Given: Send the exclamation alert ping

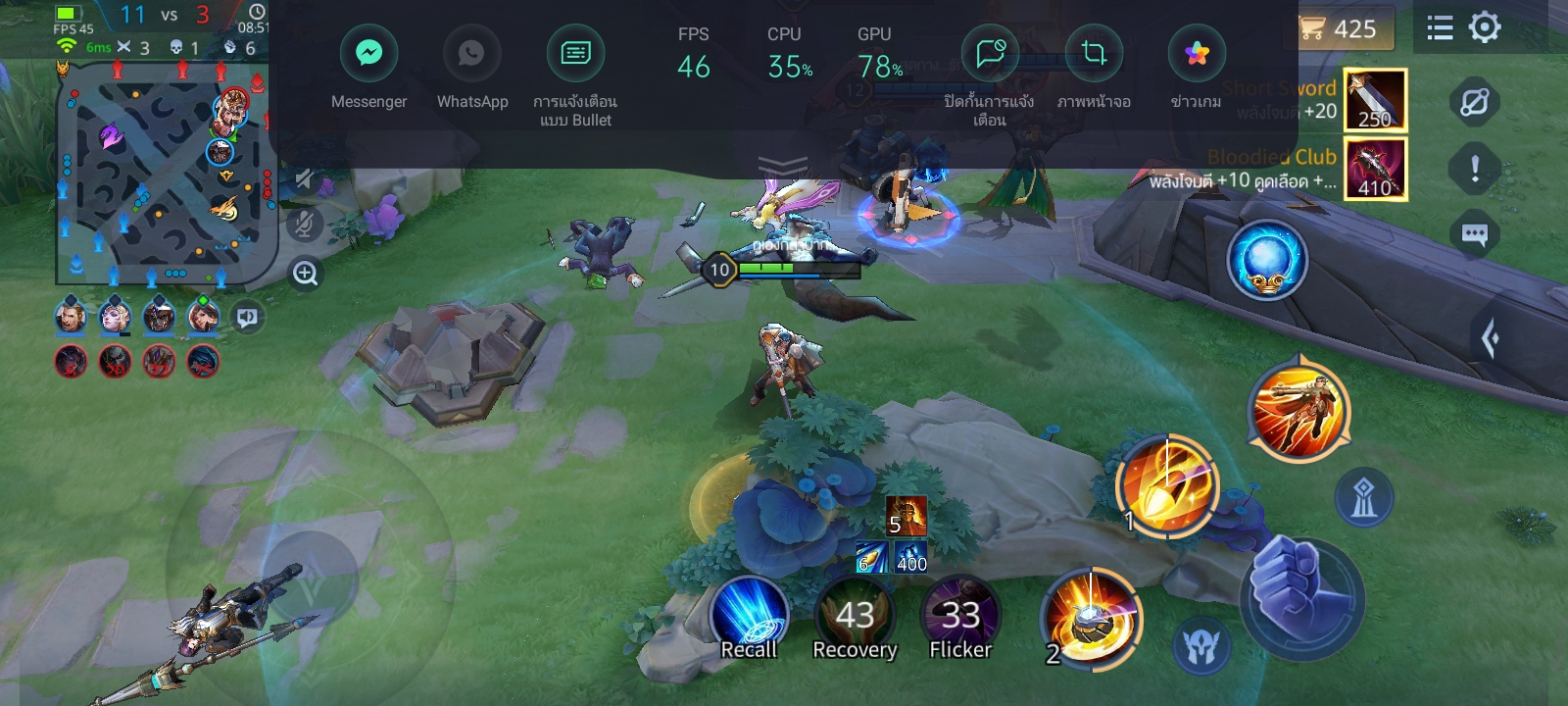Looking at the screenshot, I should click(x=1475, y=169).
